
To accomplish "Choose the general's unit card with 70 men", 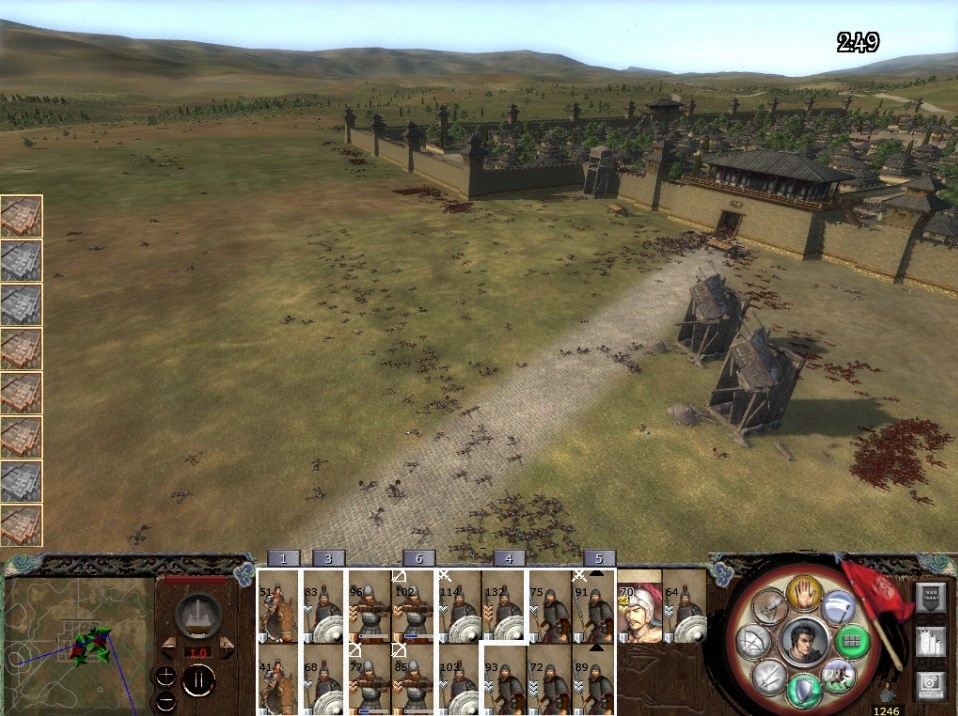I will click(x=640, y=606).
